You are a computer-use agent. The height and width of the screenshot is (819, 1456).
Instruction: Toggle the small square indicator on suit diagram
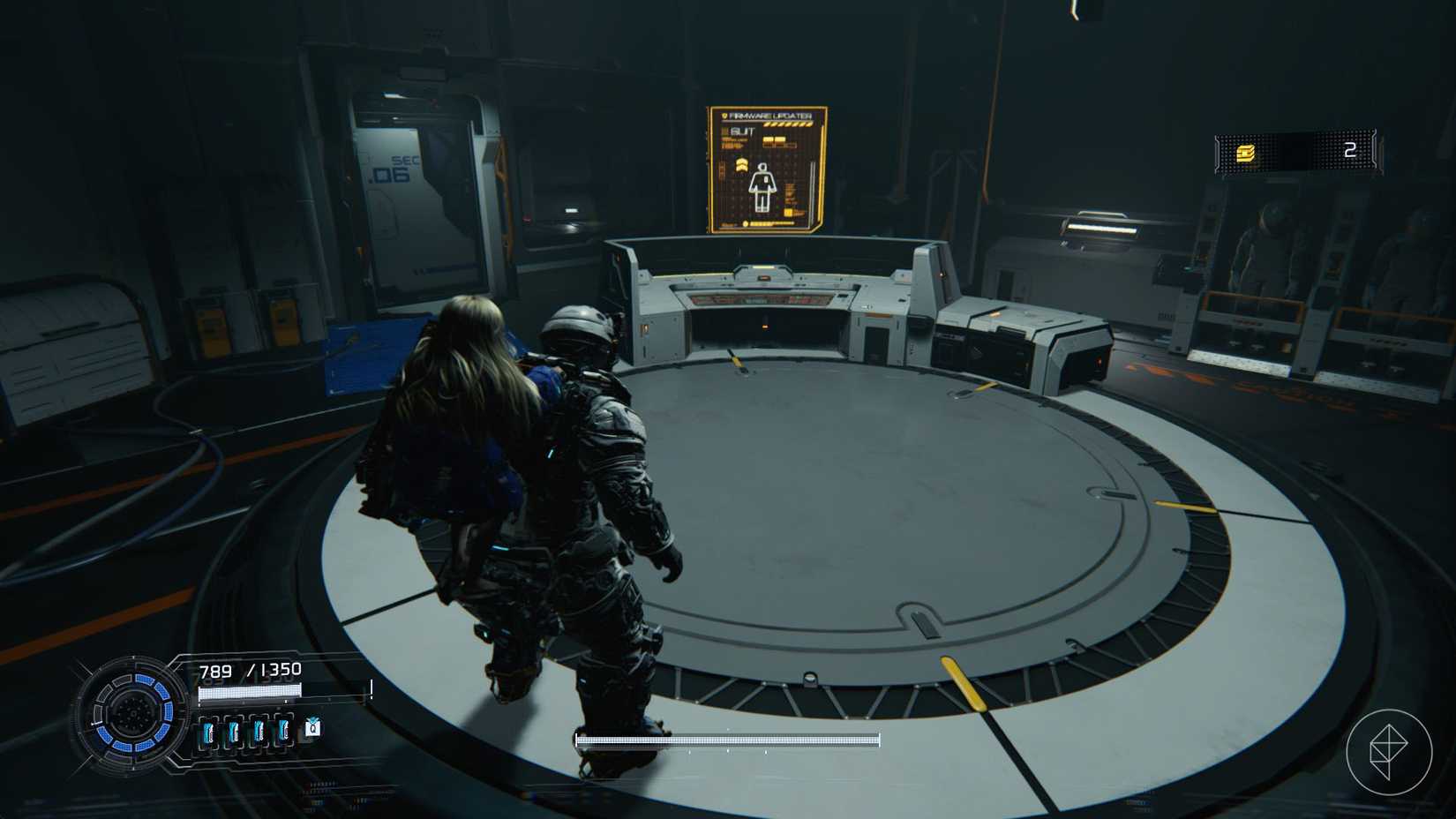pos(765,179)
